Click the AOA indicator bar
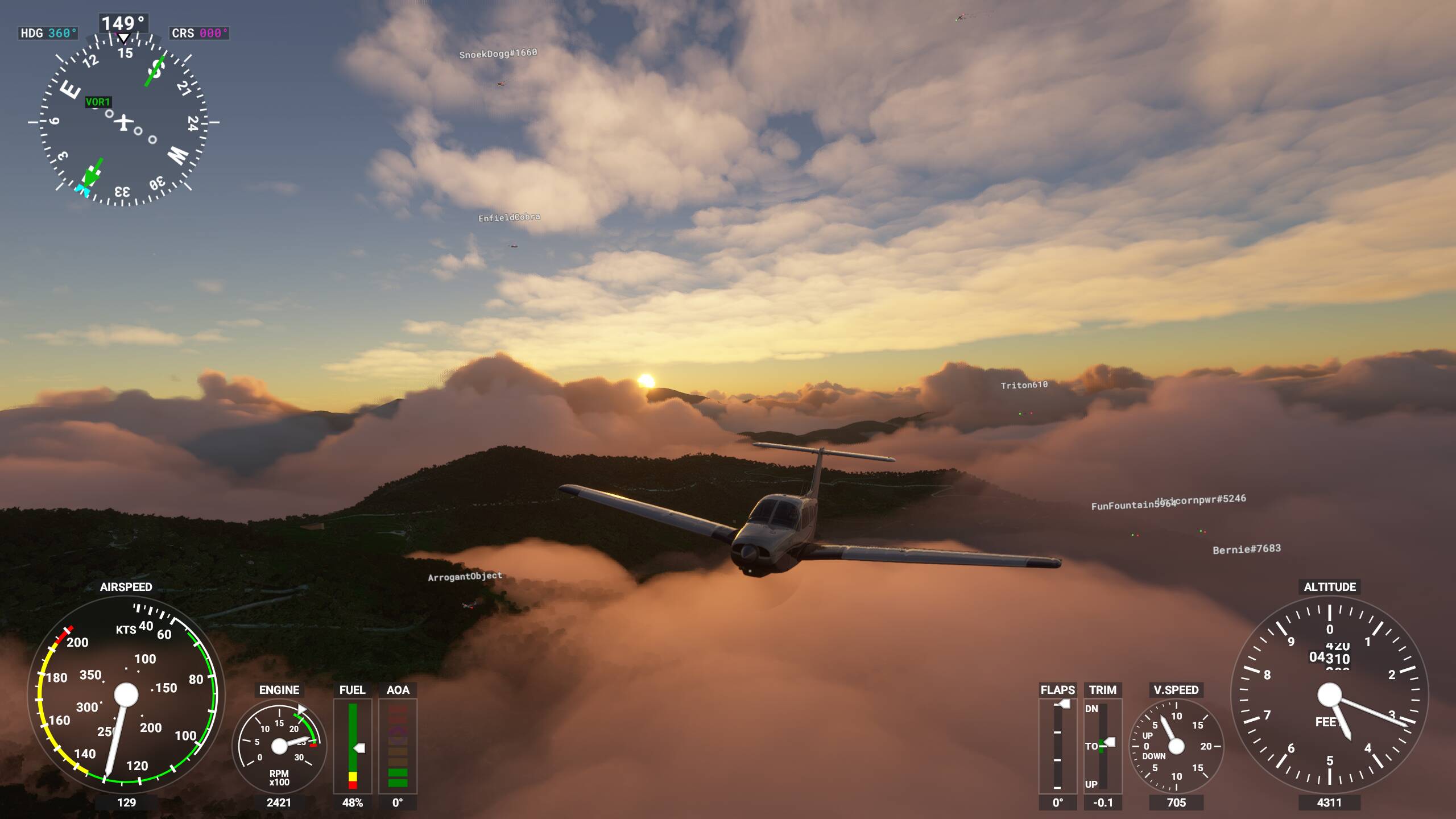The height and width of the screenshot is (819, 1456). pyautogui.click(x=398, y=746)
